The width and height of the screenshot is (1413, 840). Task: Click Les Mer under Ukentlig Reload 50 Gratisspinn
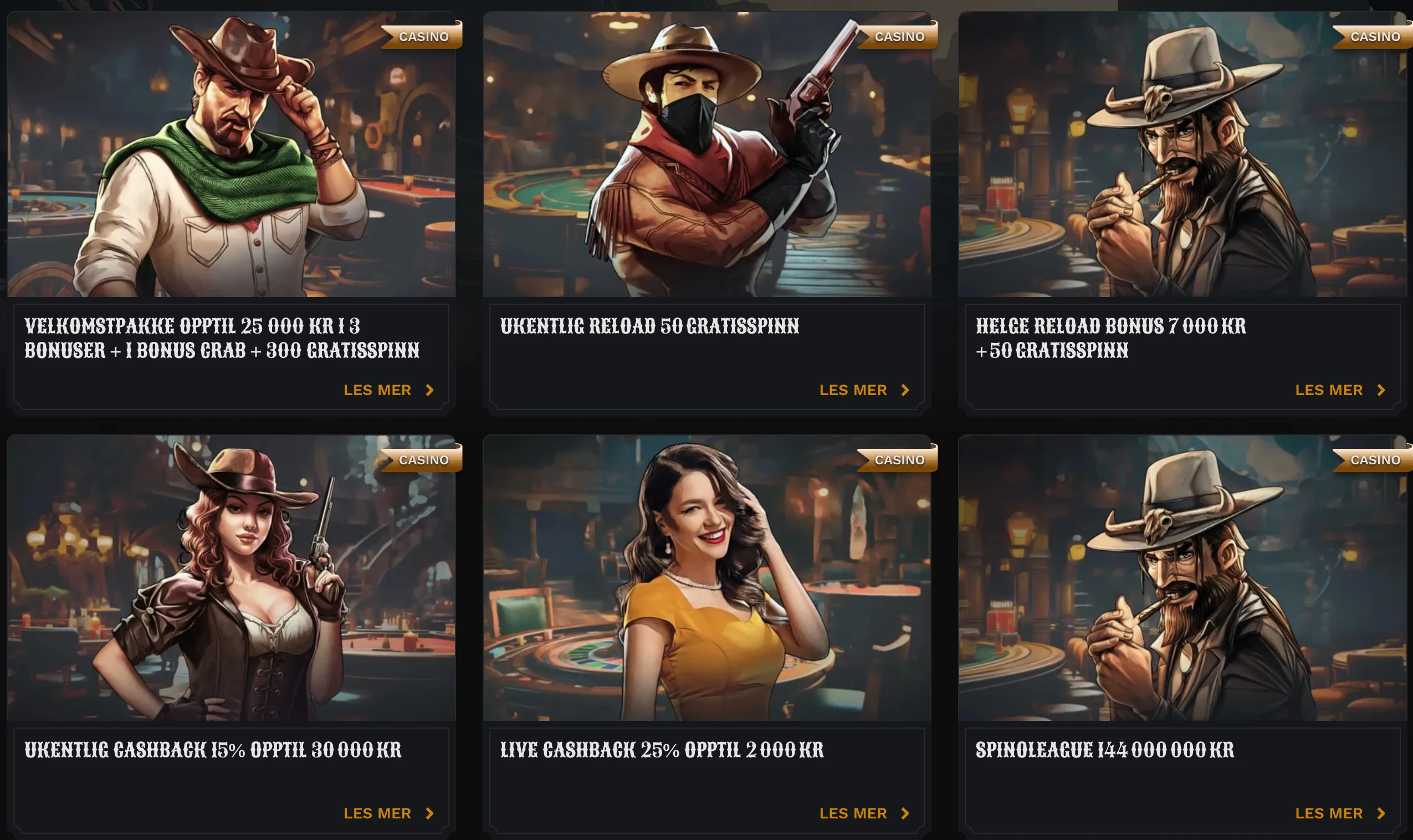tap(864, 390)
